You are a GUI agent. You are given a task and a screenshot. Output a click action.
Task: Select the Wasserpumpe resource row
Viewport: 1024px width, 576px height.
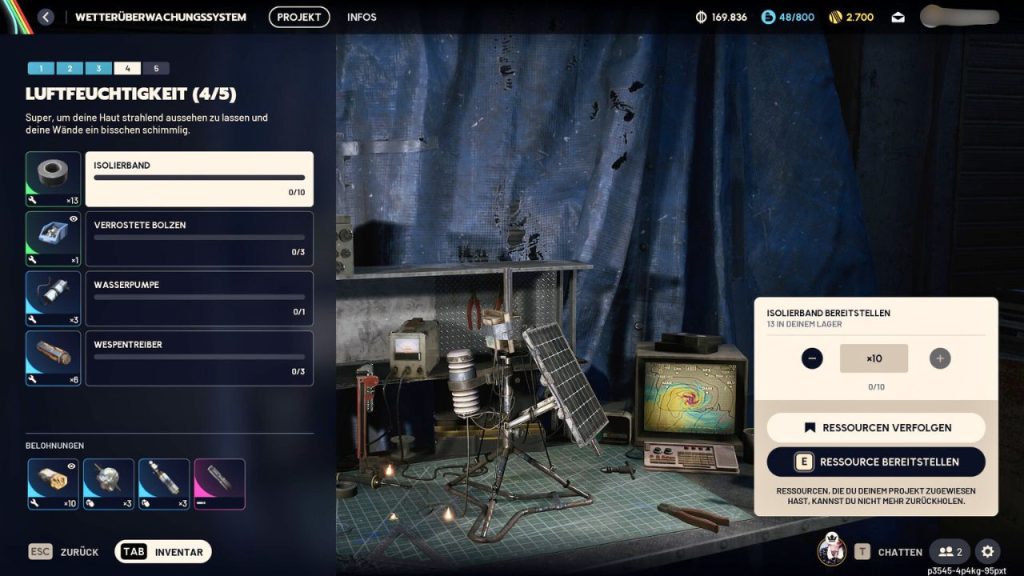199,299
